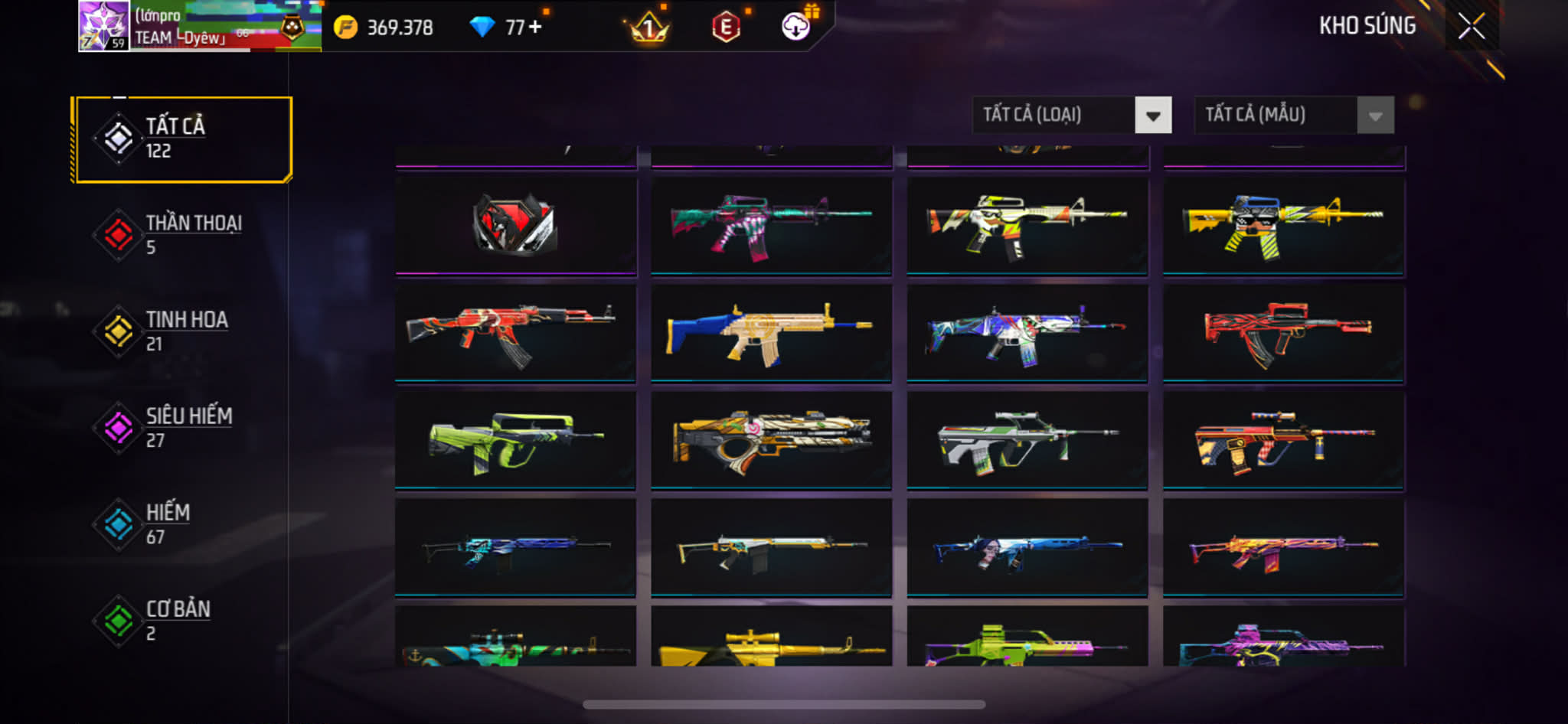
Task: Choose the Cơ Bản rarity tab
Action: 183,621
